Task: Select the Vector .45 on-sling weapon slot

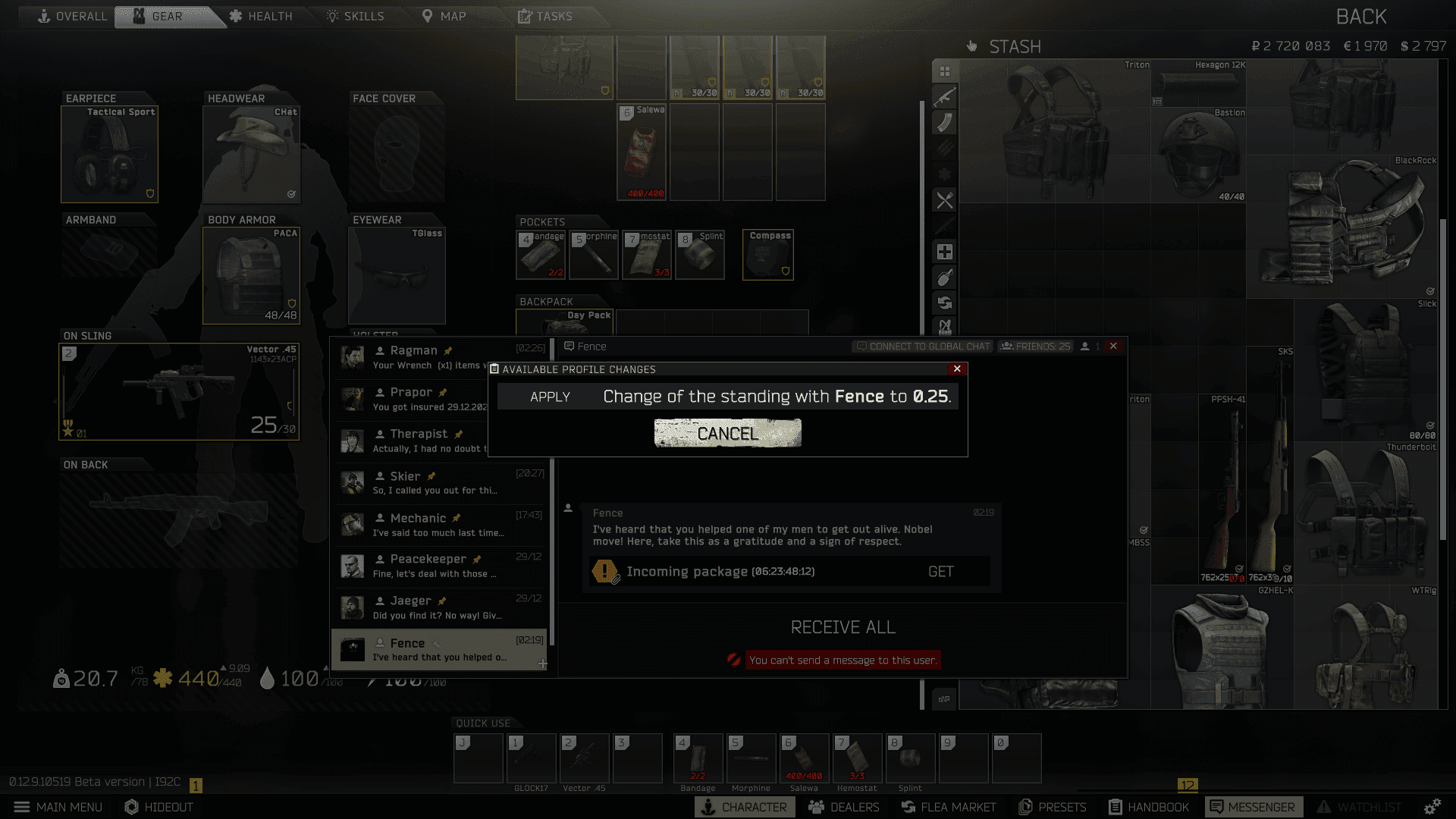Action: click(x=179, y=392)
